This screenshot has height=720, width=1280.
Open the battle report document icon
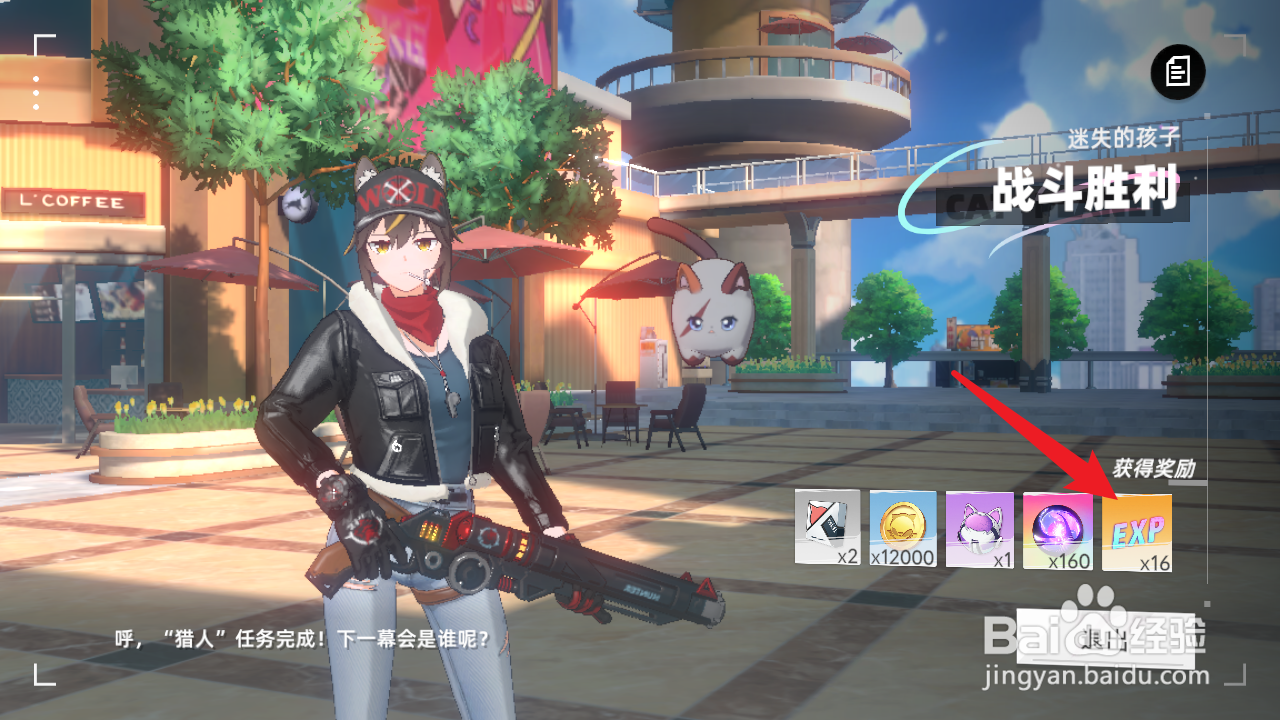tap(1178, 71)
